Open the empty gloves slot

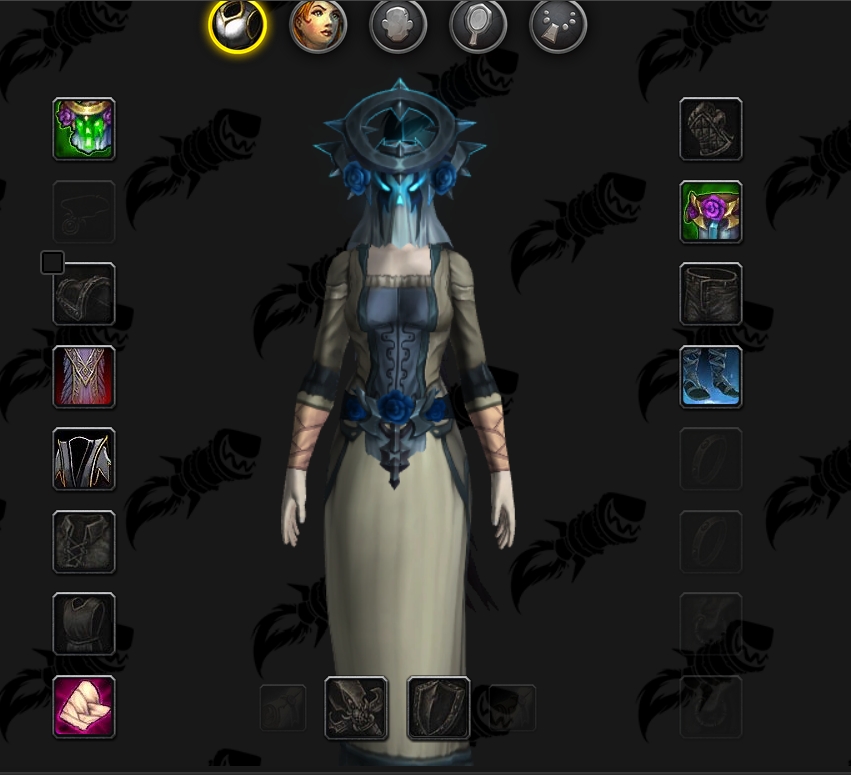[x=711, y=129]
